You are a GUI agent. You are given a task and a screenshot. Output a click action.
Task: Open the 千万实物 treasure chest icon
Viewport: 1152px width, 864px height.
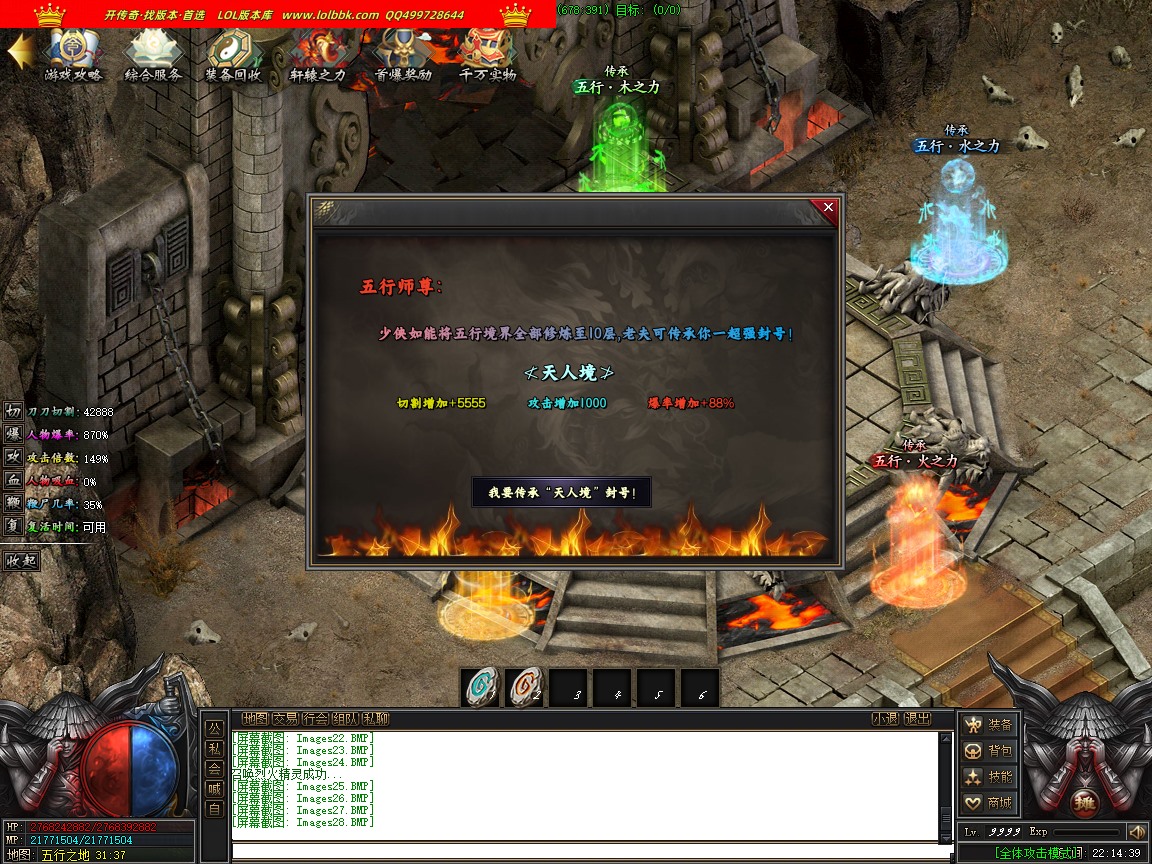[x=488, y=53]
